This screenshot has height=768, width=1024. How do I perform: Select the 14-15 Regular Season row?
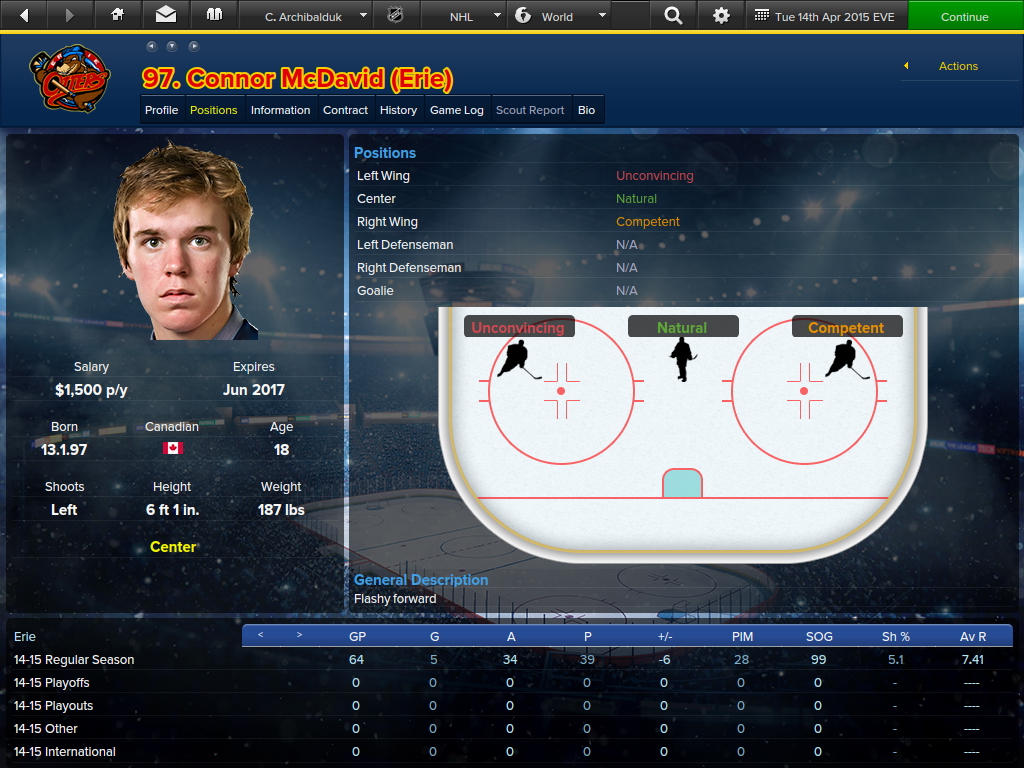point(74,660)
